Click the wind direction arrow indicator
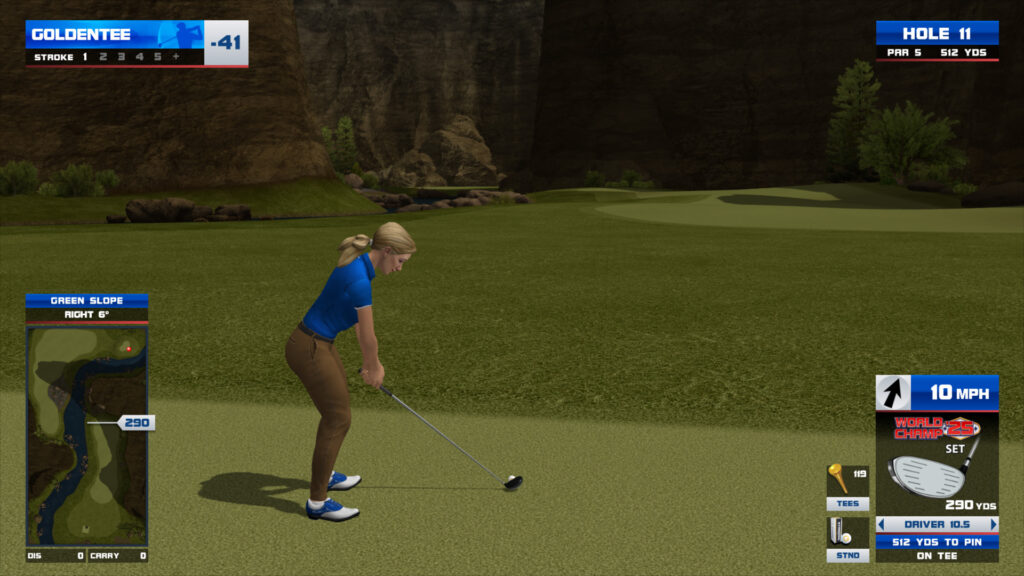1024x576 pixels. (893, 392)
